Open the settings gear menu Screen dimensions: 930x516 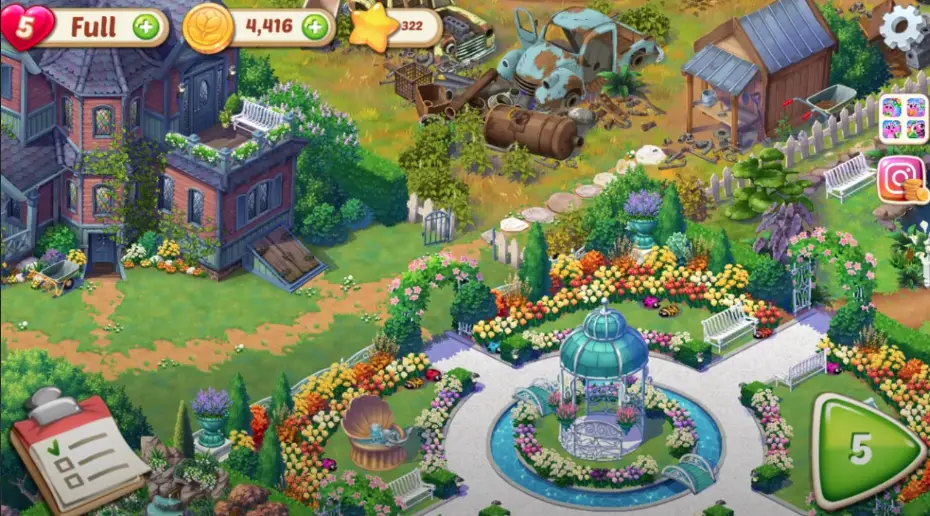tap(904, 27)
